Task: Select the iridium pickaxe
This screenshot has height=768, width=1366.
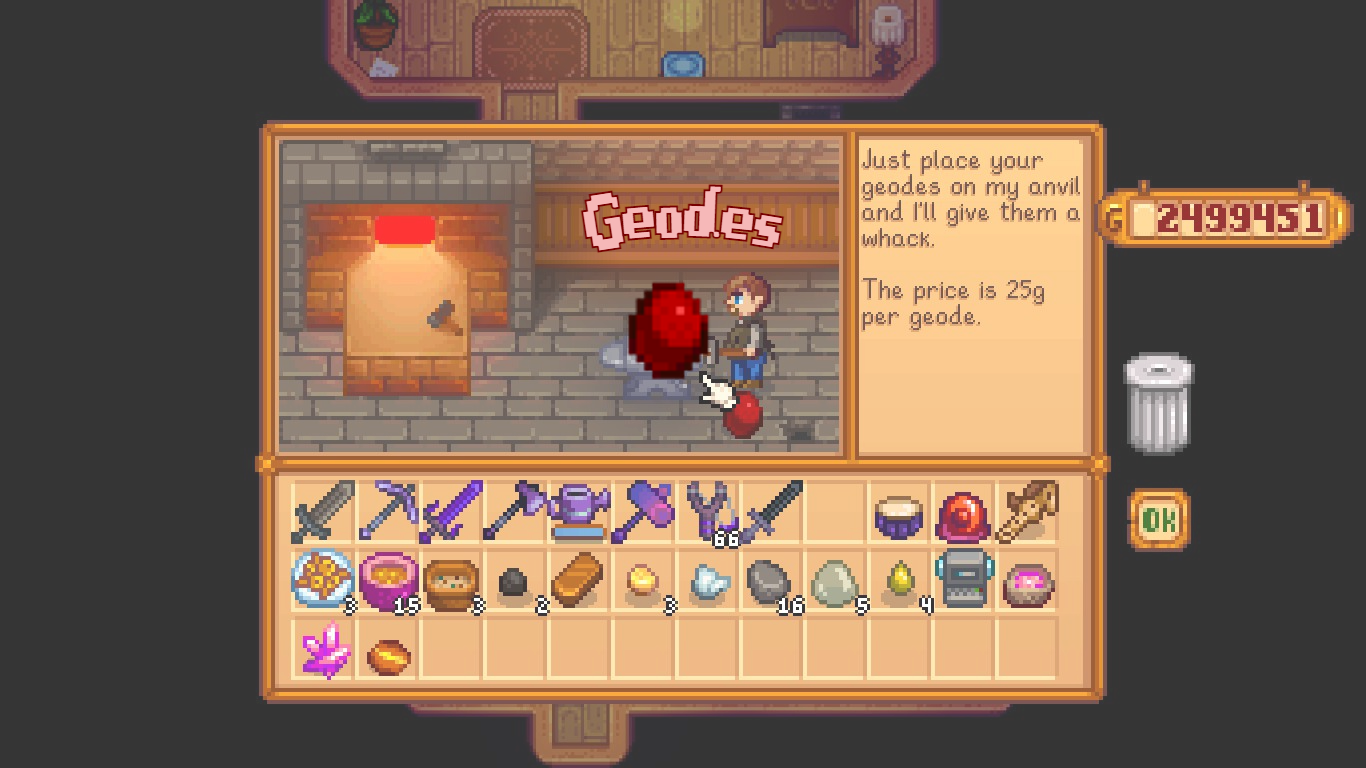Action: (x=385, y=510)
